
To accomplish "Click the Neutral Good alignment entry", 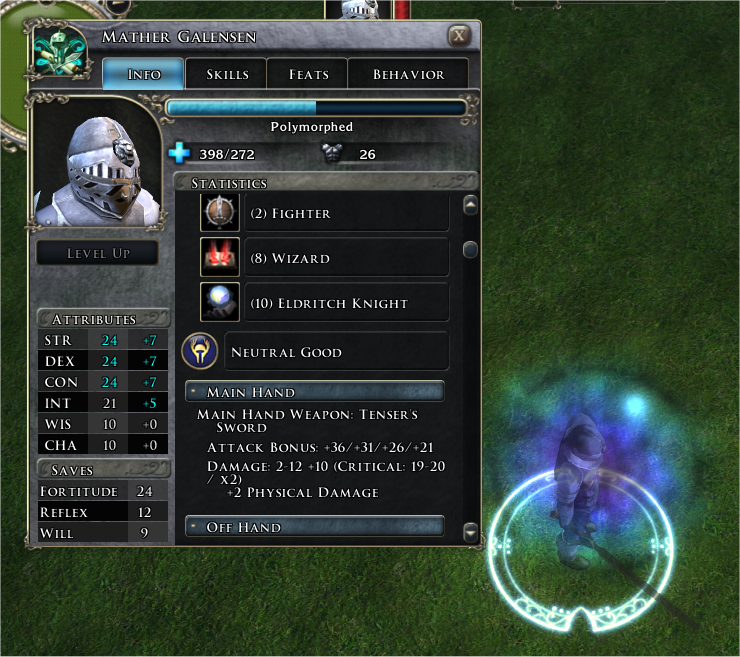I will 335,352.
